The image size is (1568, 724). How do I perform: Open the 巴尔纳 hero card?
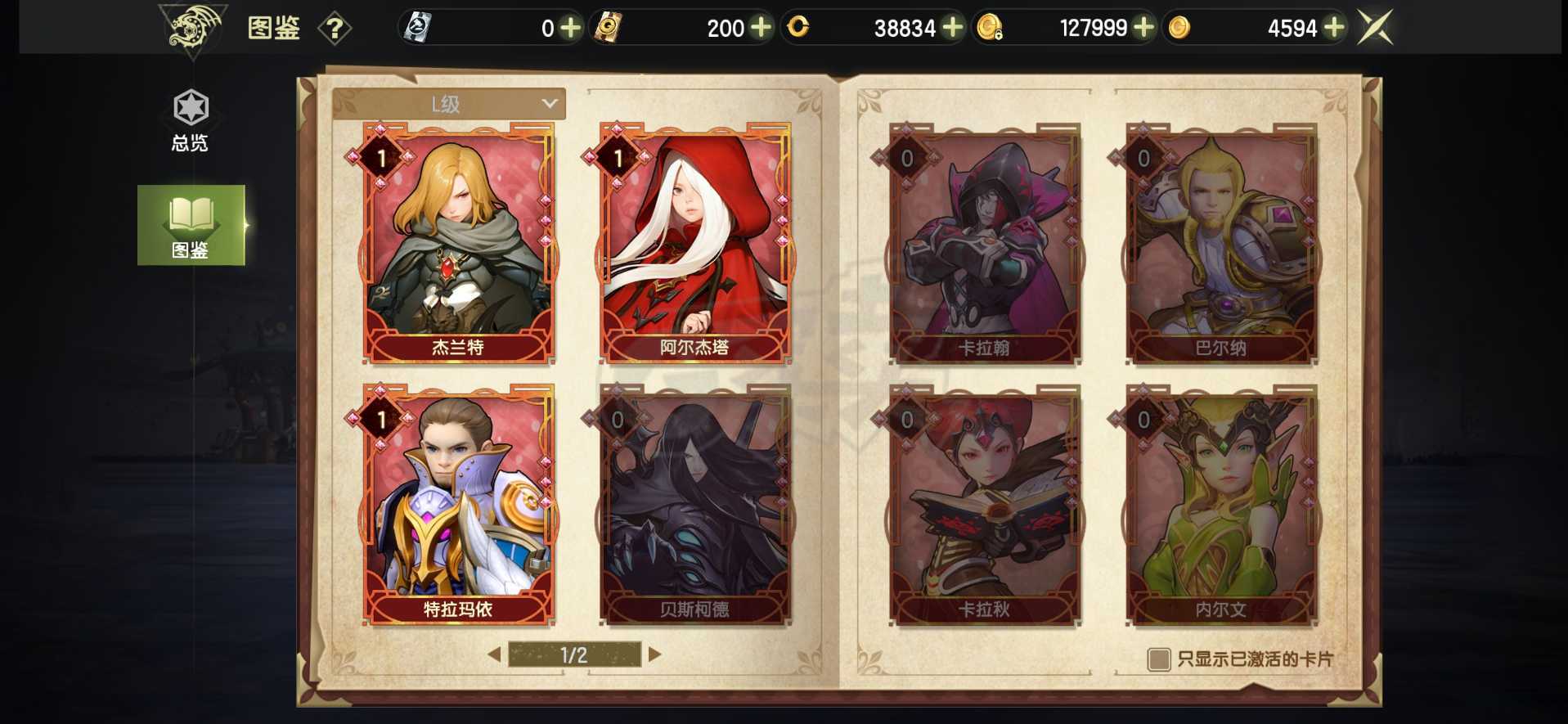coord(1220,242)
